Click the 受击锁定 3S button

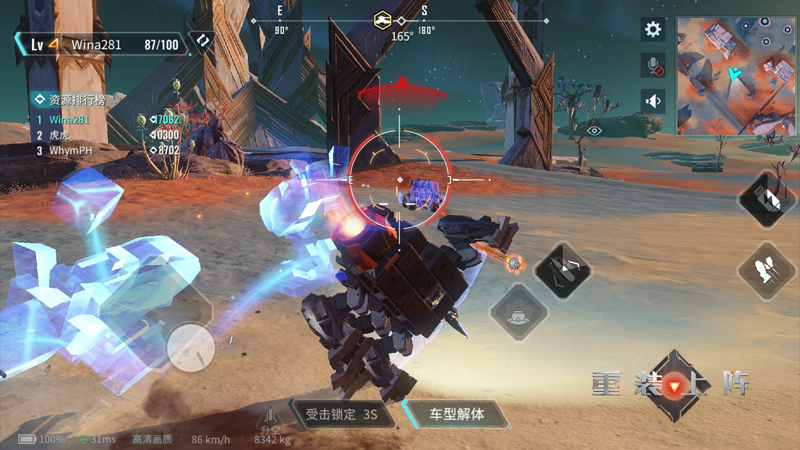[x=340, y=413]
